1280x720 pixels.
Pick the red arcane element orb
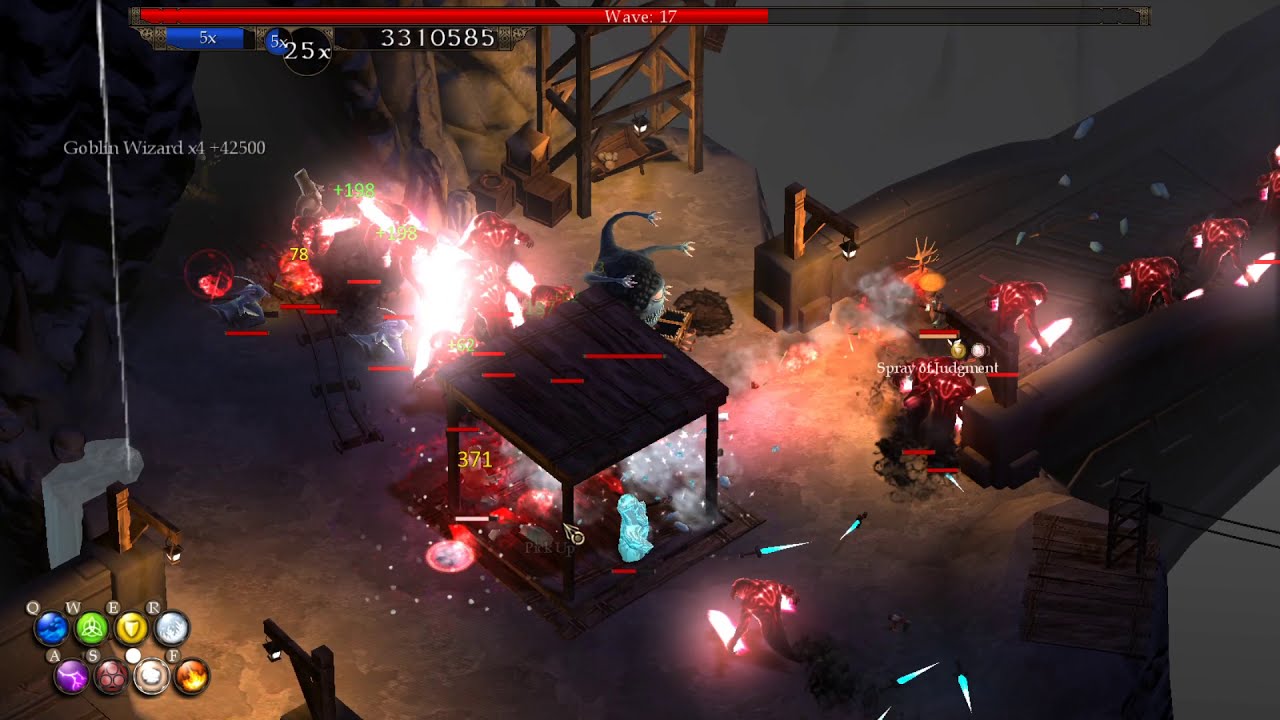tap(111, 678)
